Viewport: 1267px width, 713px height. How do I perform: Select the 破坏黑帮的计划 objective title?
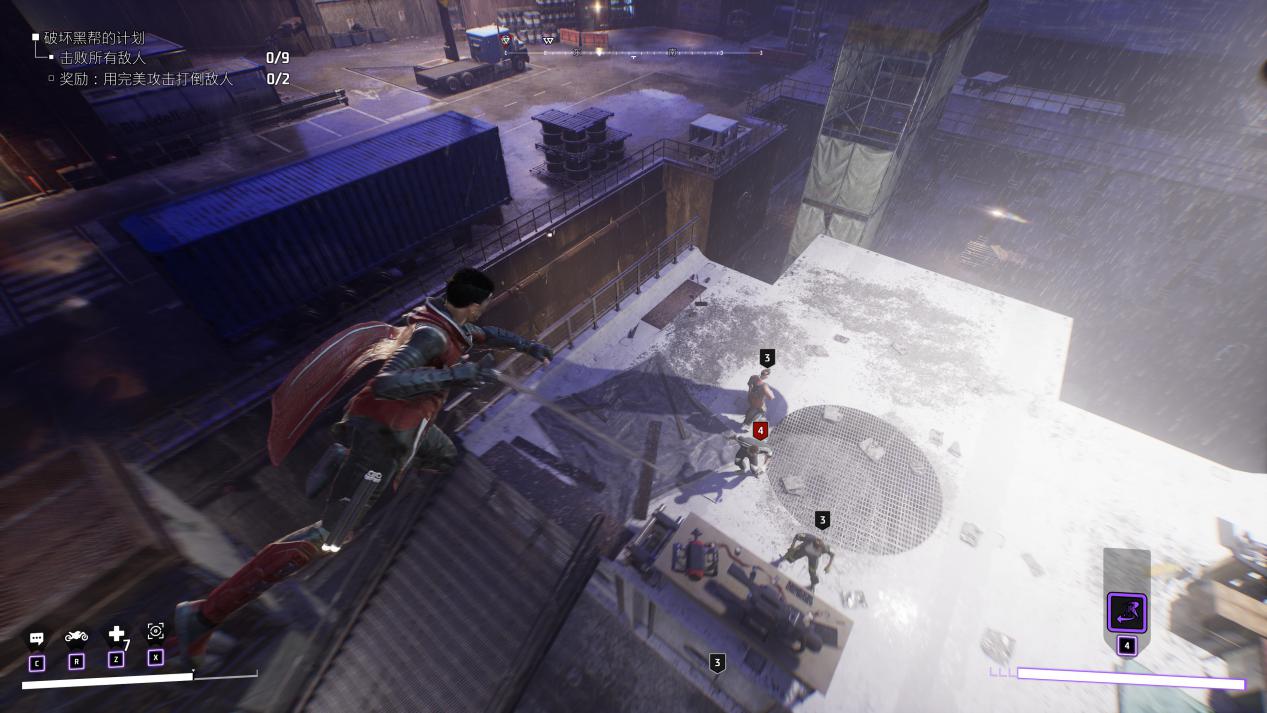94,38
